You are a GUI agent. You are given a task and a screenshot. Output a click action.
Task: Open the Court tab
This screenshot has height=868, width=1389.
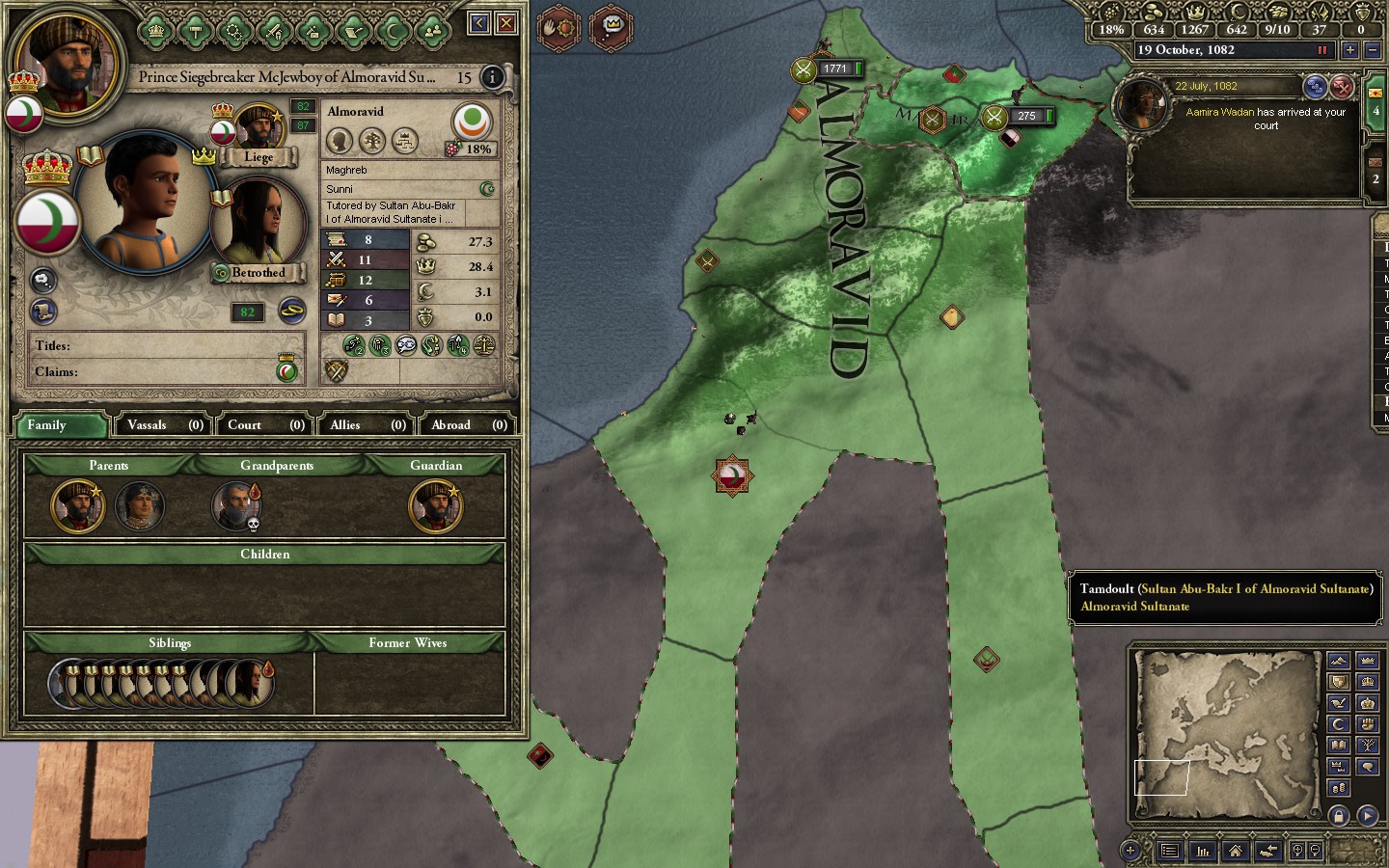coord(265,424)
